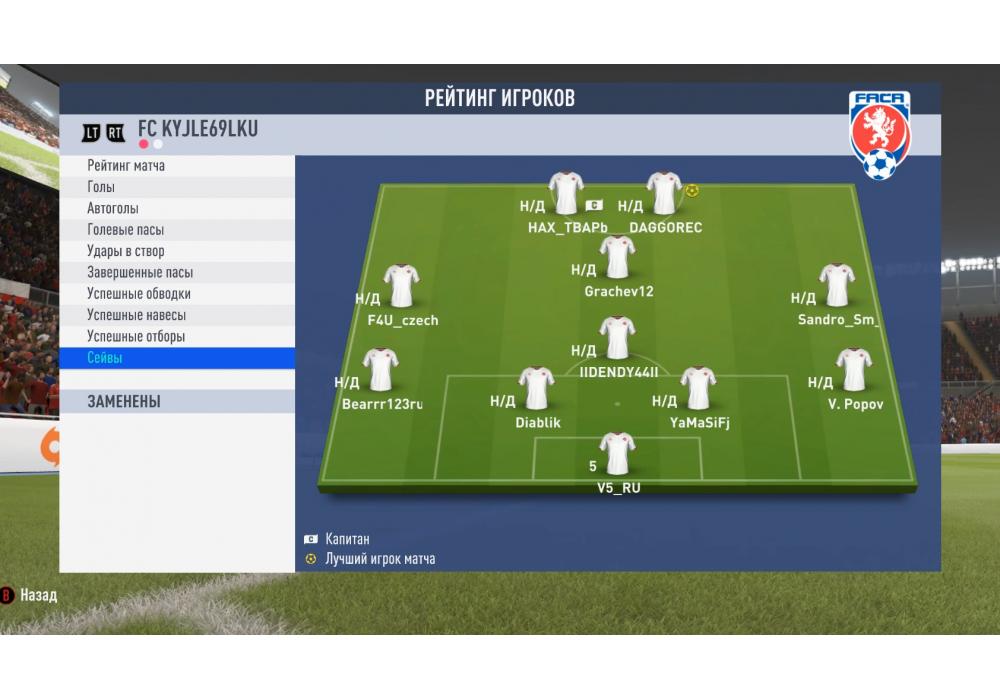Screen dimensions: 1000x700
Task: Click DAGGOREC's shirt on the formation
Action: (x=664, y=193)
